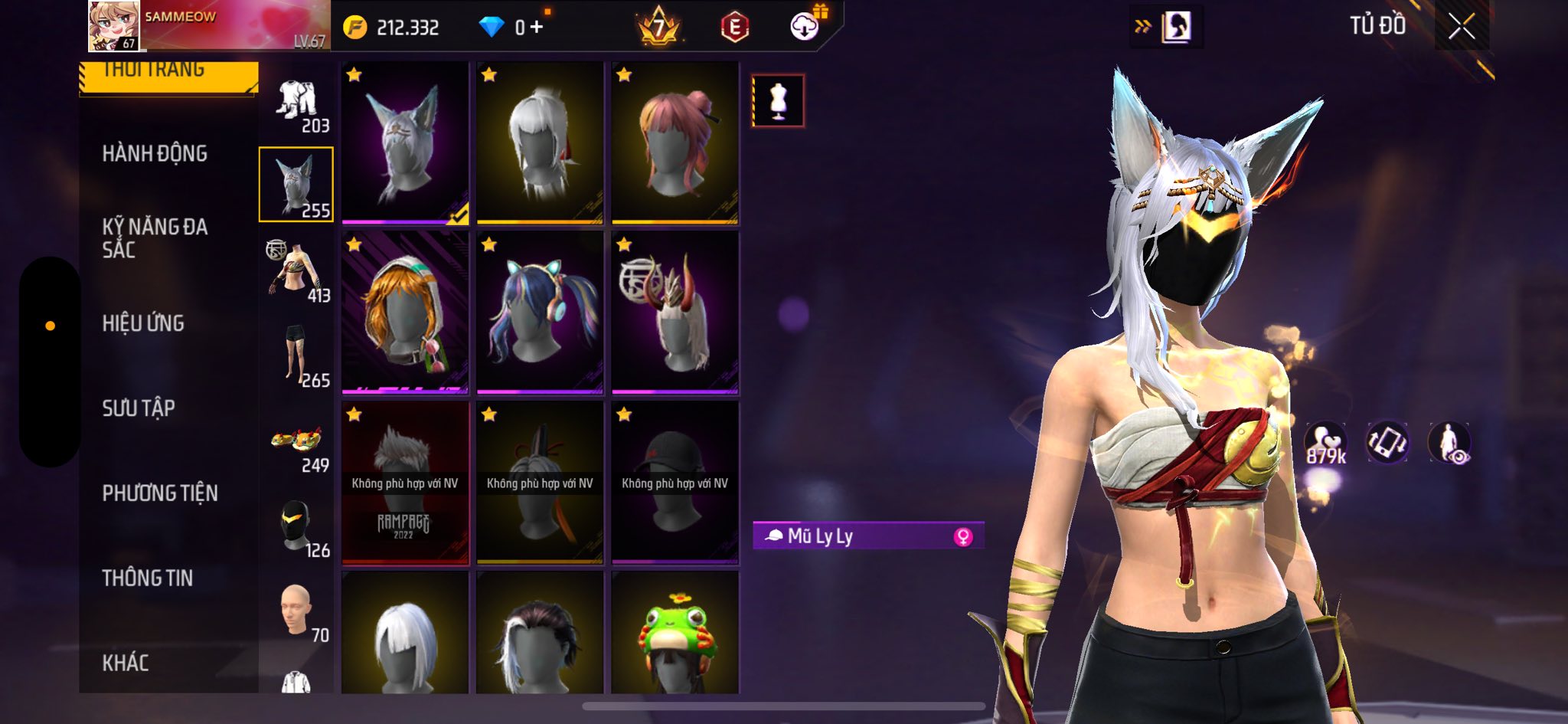
Task: Select the fox ears silver hair headgear
Action: coord(405,143)
